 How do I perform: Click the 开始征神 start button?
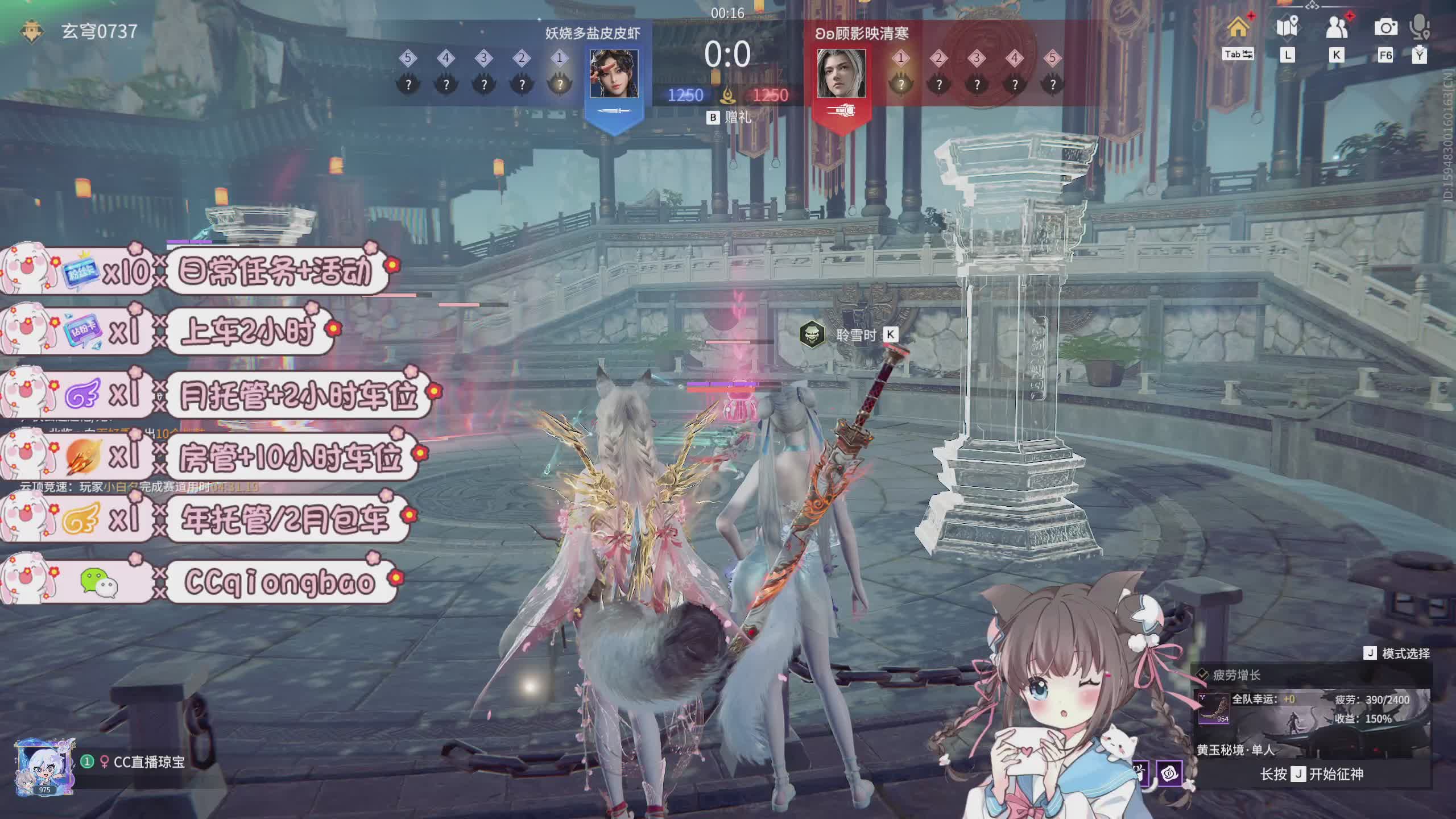[x=1312, y=774]
